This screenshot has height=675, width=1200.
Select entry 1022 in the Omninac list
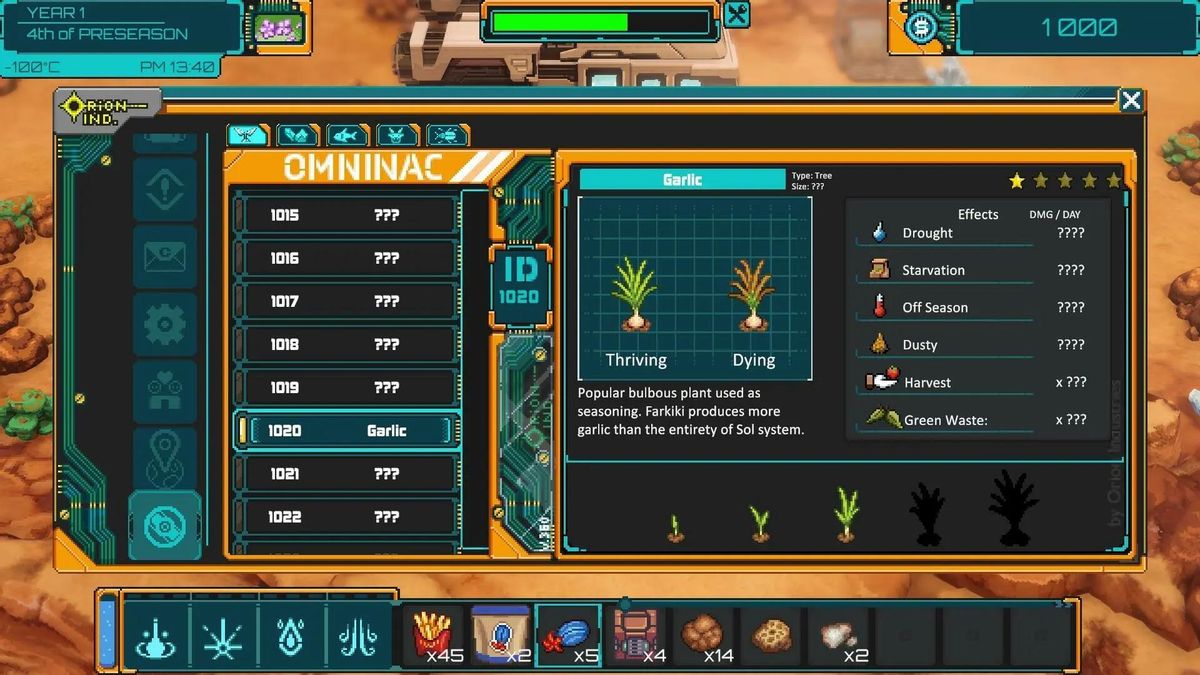tap(345, 517)
